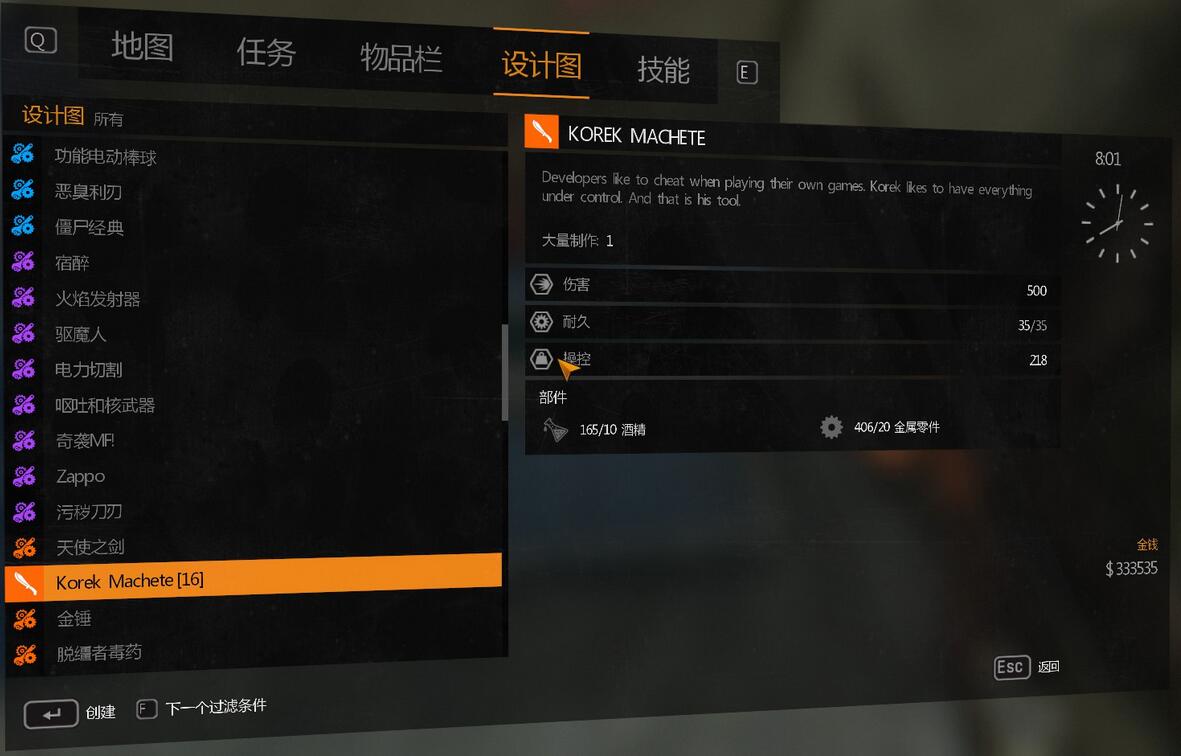Select the 僵尸经典 blueprint
Image resolution: width=1181 pixels, height=756 pixels.
tap(89, 228)
